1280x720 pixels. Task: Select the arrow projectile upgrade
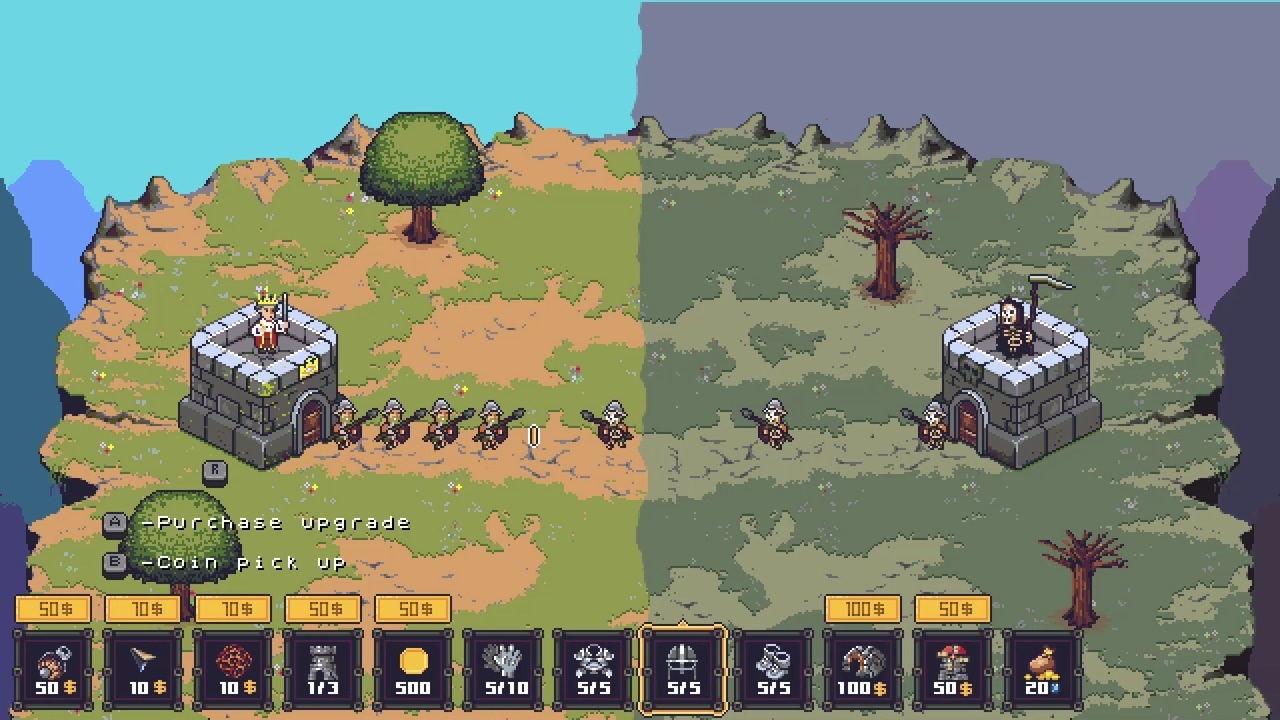coord(143,665)
